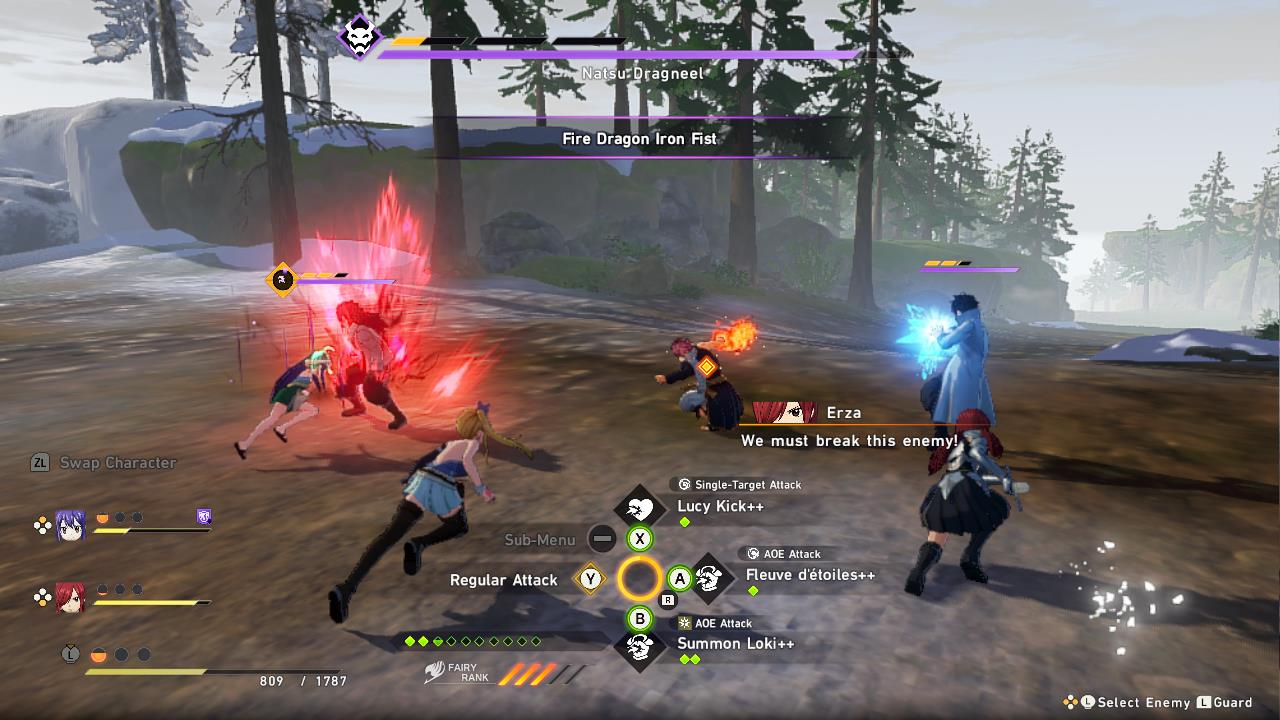Select the Fleuve d'étoiles++ ability icon
This screenshot has height=720, width=1280.
708,577
